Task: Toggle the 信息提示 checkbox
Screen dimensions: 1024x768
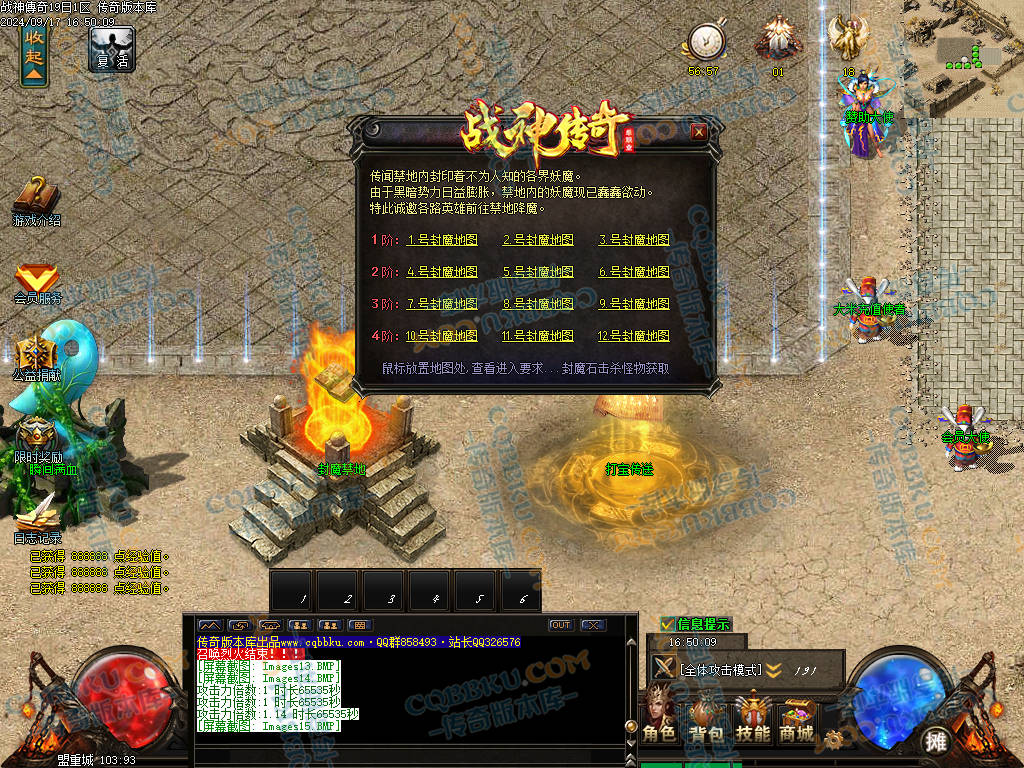Action: 667,624
